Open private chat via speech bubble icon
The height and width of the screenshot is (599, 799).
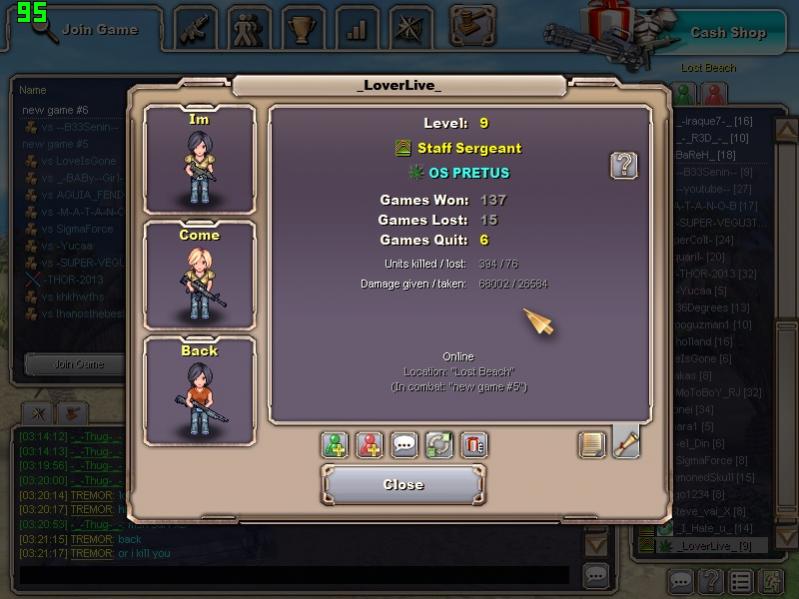click(x=405, y=445)
